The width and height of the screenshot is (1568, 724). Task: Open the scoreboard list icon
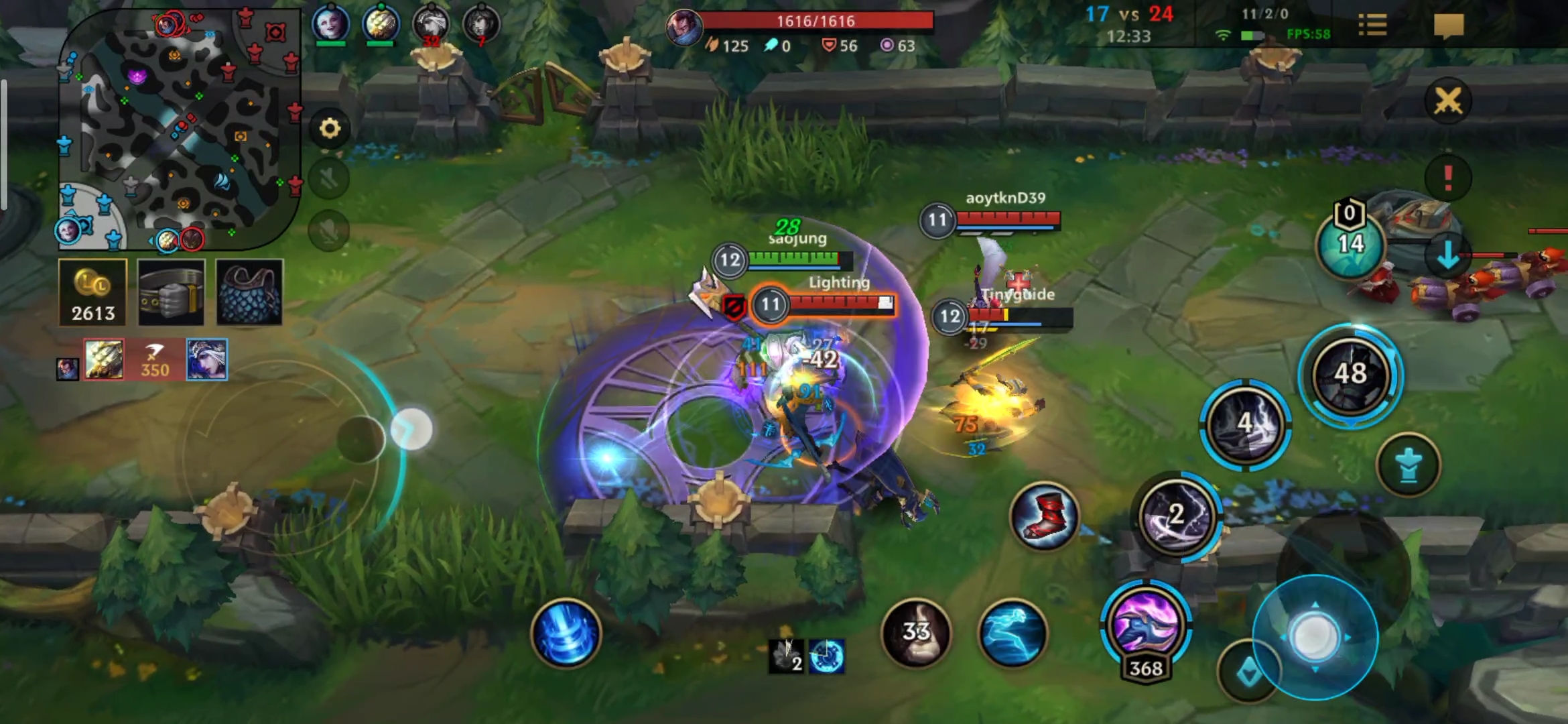1372,26
